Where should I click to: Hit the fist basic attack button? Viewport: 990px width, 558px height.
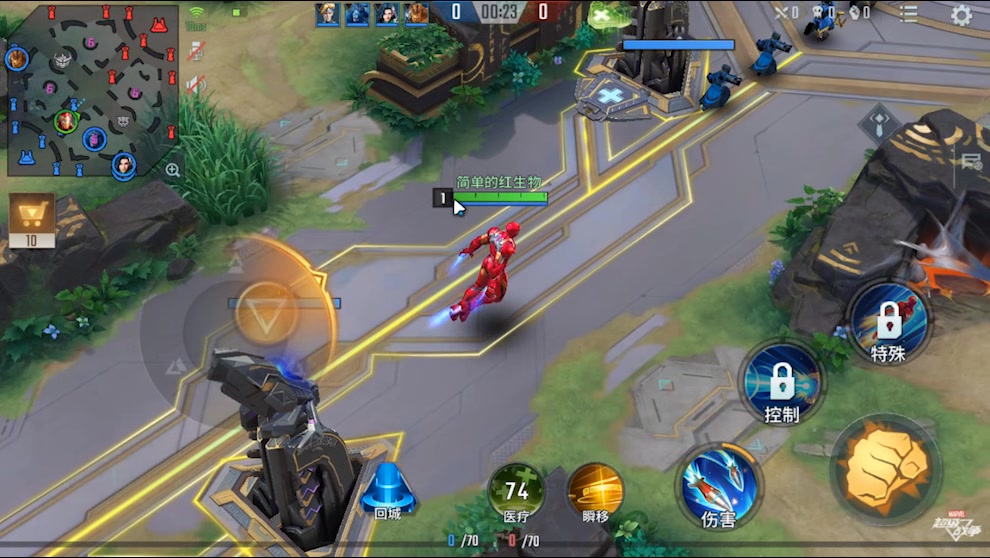(885, 468)
